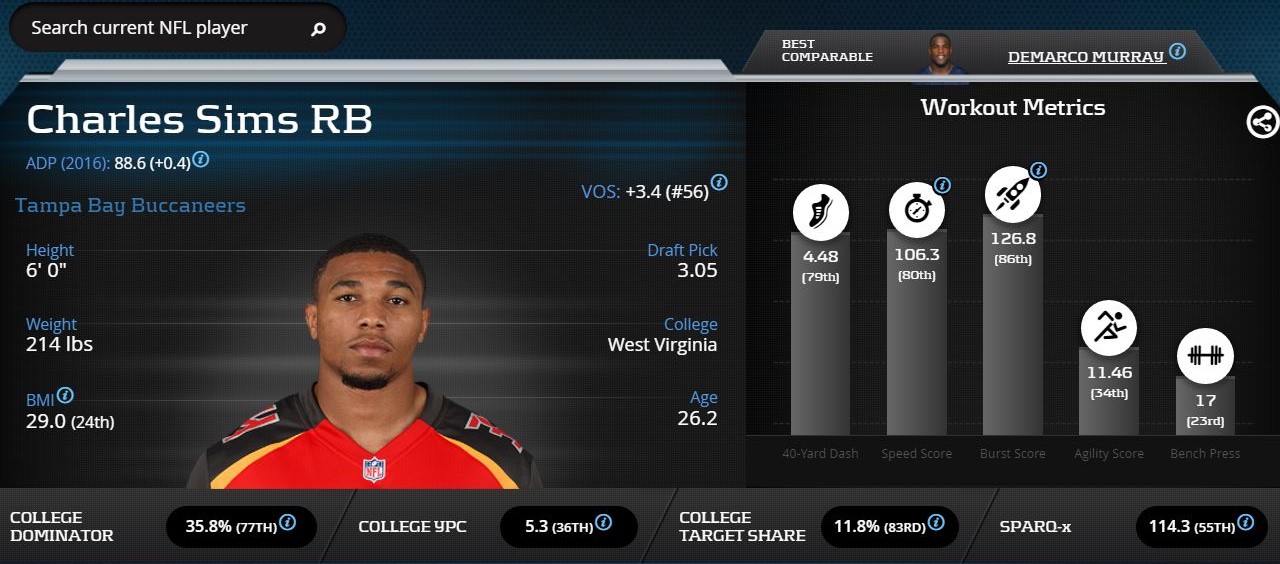Viewport: 1280px width, 564px height.
Task: Select the Burst Score rocket icon
Action: click(x=1012, y=194)
